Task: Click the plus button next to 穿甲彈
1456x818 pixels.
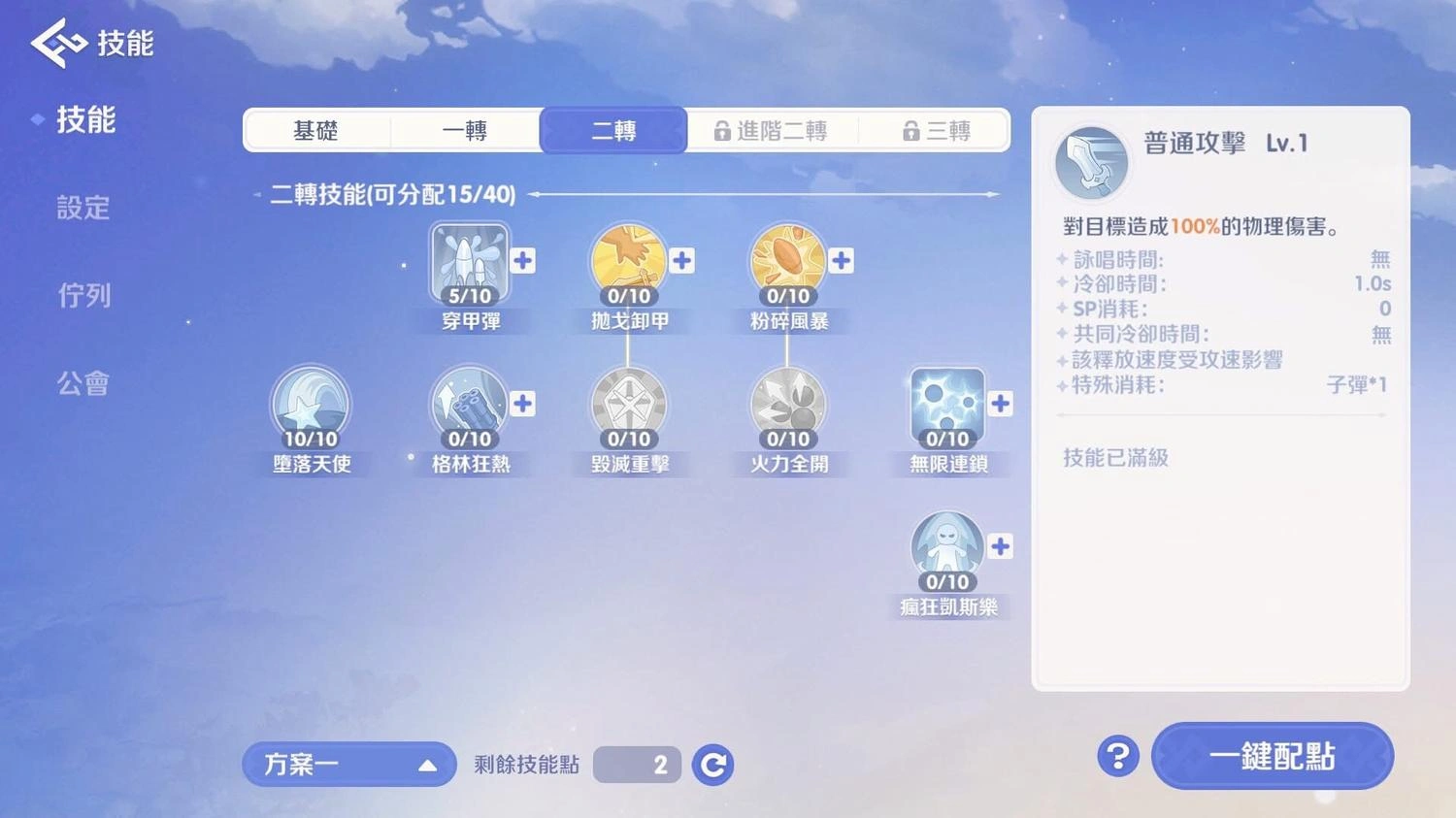Action: (522, 259)
